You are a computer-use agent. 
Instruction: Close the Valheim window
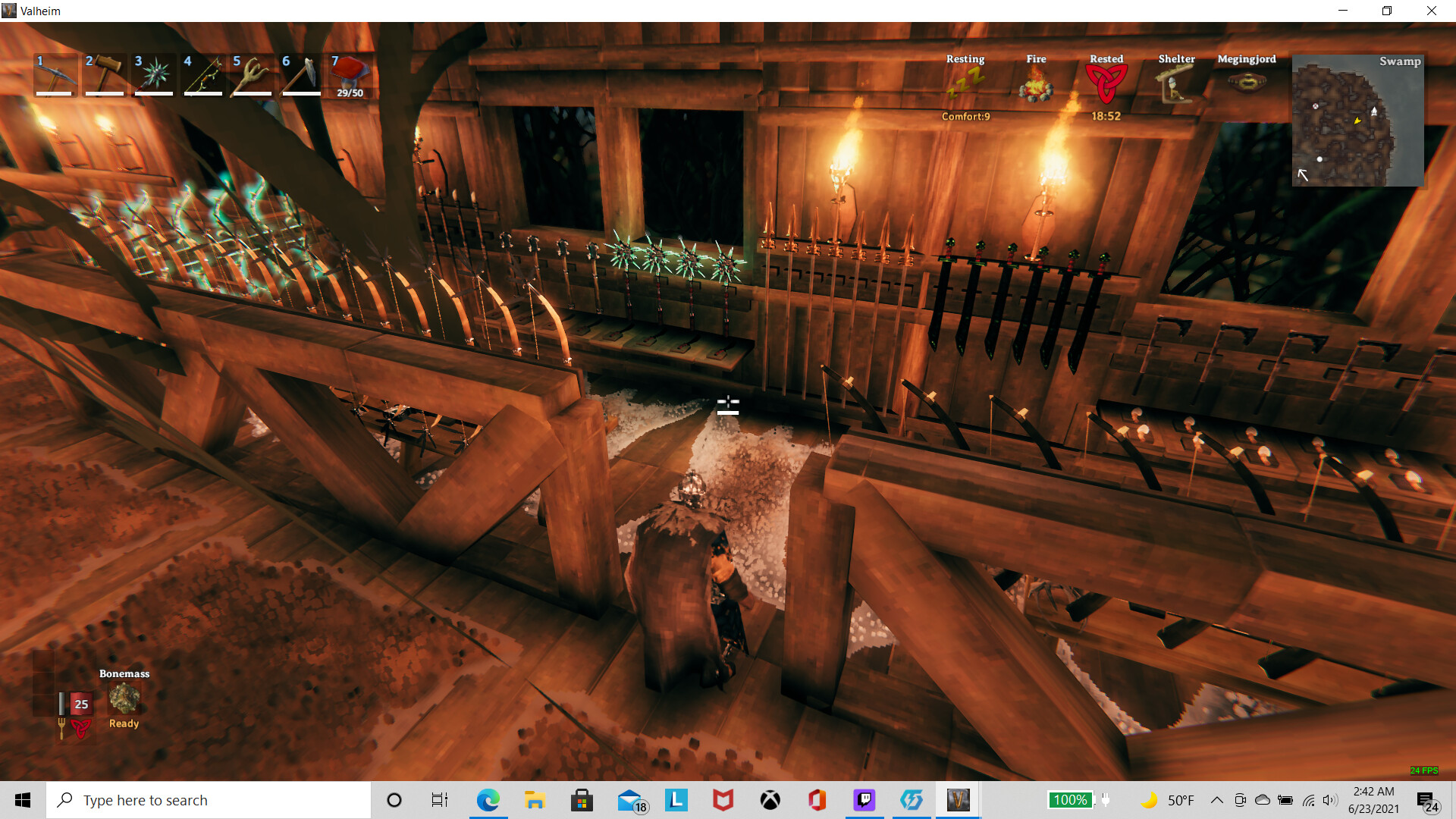click(1431, 11)
